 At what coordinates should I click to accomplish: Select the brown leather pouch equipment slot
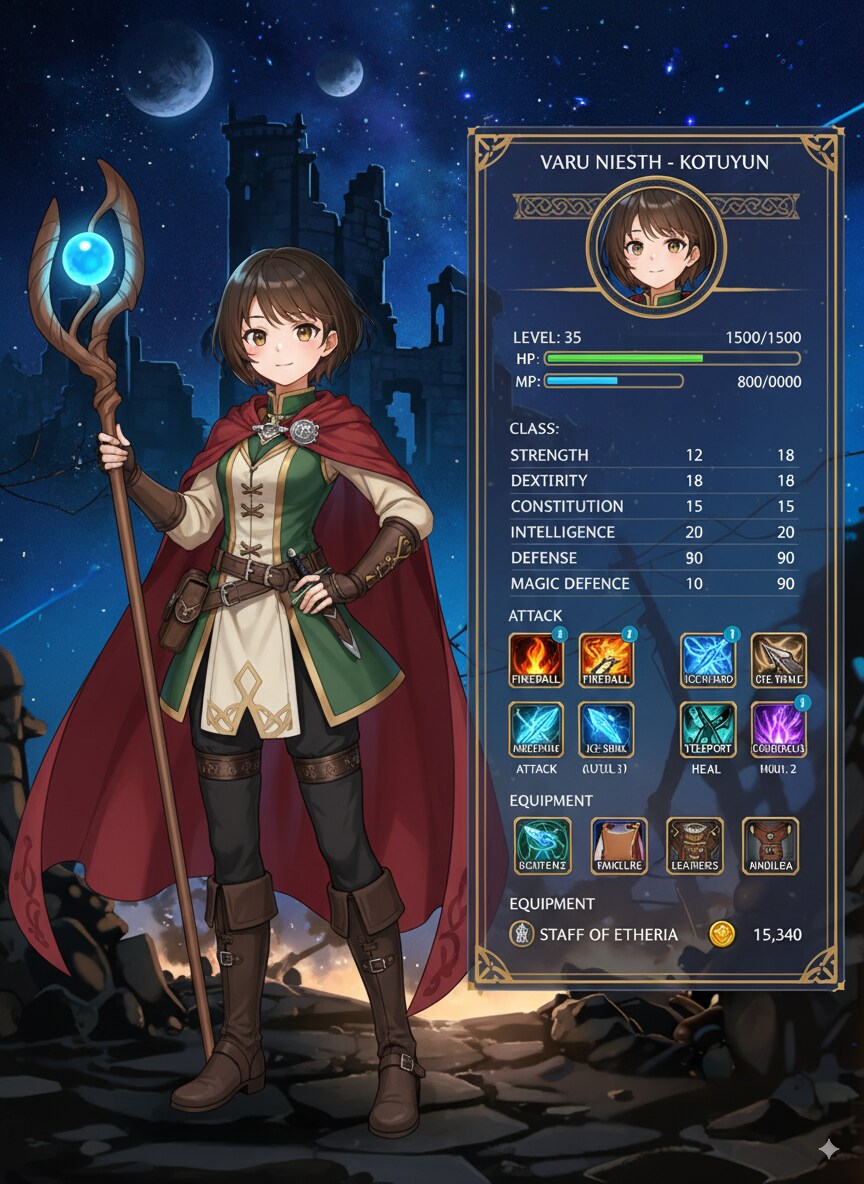coord(770,846)
